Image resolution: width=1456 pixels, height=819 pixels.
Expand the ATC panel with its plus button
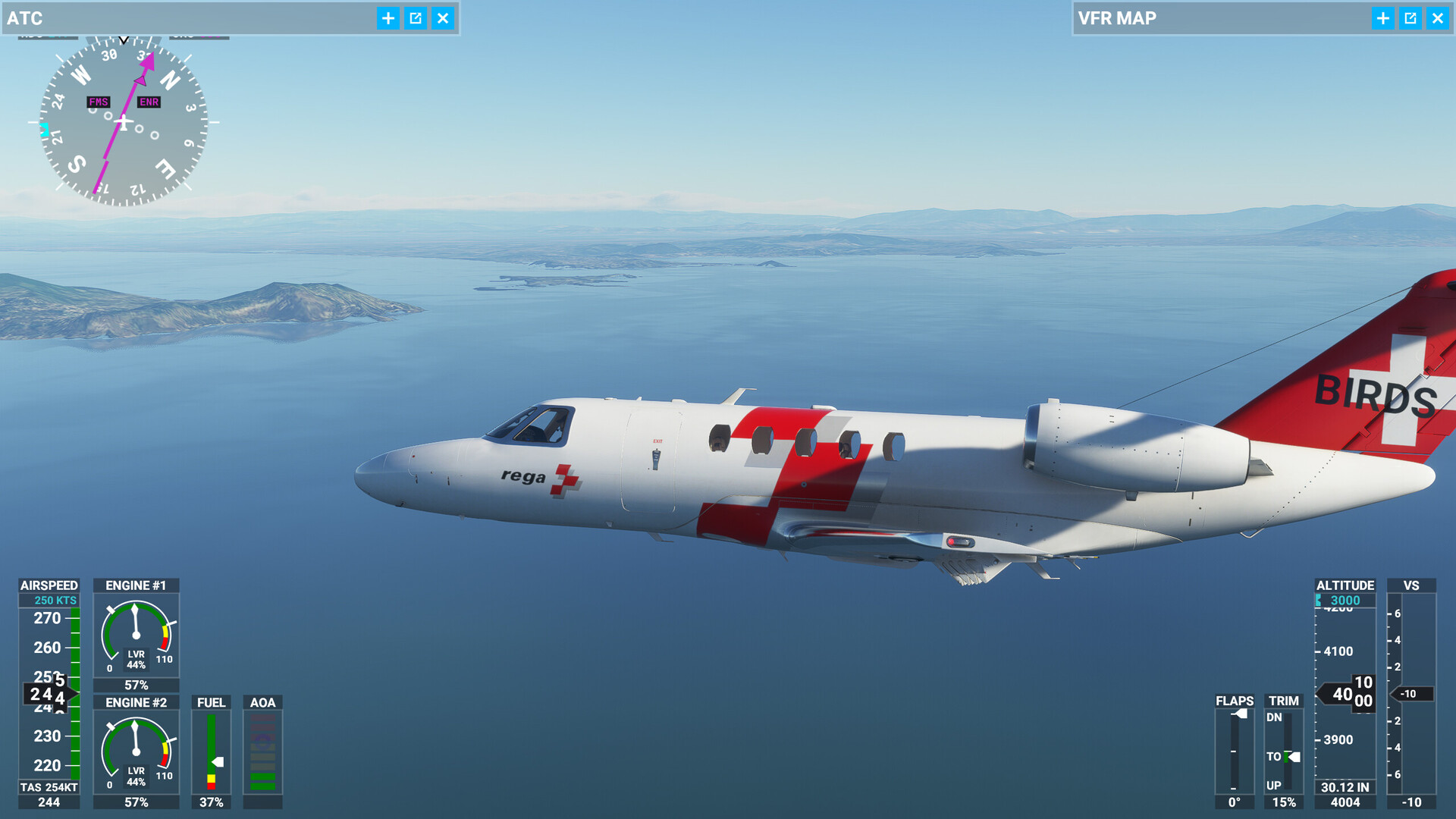388,18
